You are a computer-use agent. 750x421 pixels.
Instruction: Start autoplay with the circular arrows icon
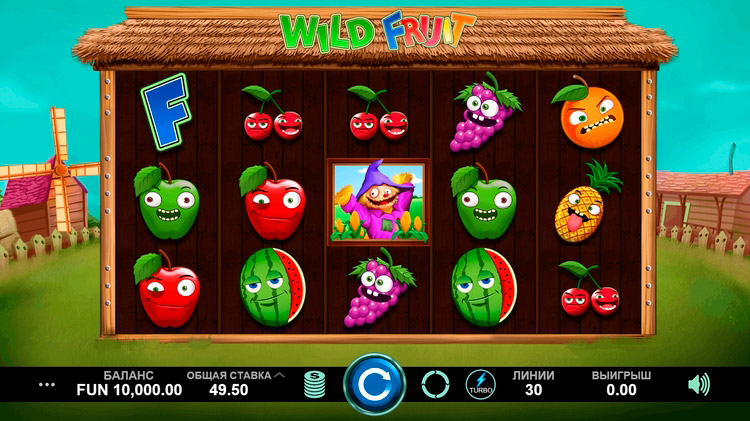[435, 383]
